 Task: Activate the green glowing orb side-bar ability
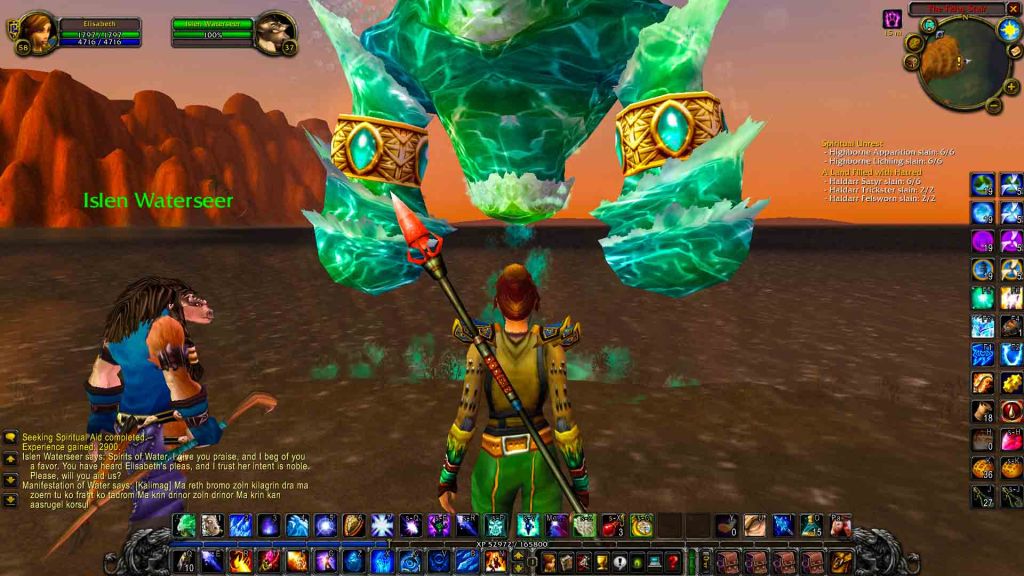pyautogui.click(x=983, y=298)
